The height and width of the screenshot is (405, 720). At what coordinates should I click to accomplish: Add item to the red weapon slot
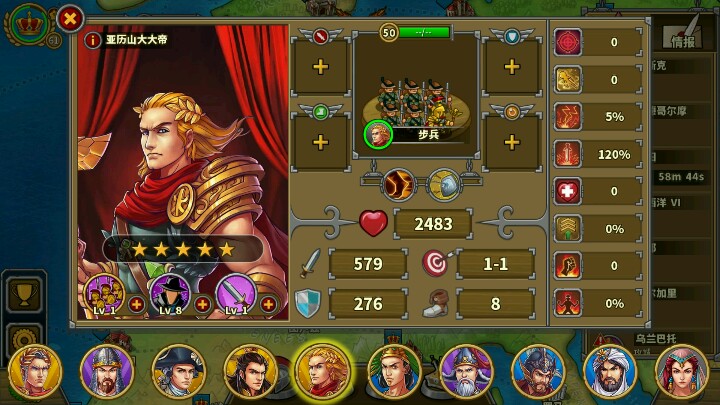320,66
